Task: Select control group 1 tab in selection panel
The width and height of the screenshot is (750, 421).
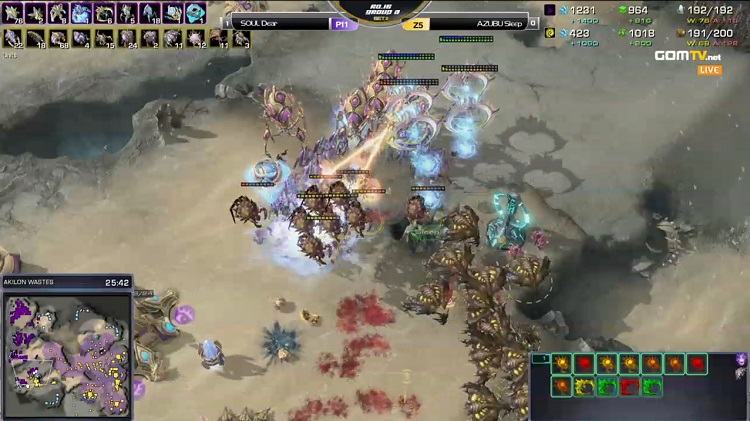Action: click(x=541, y=358)
